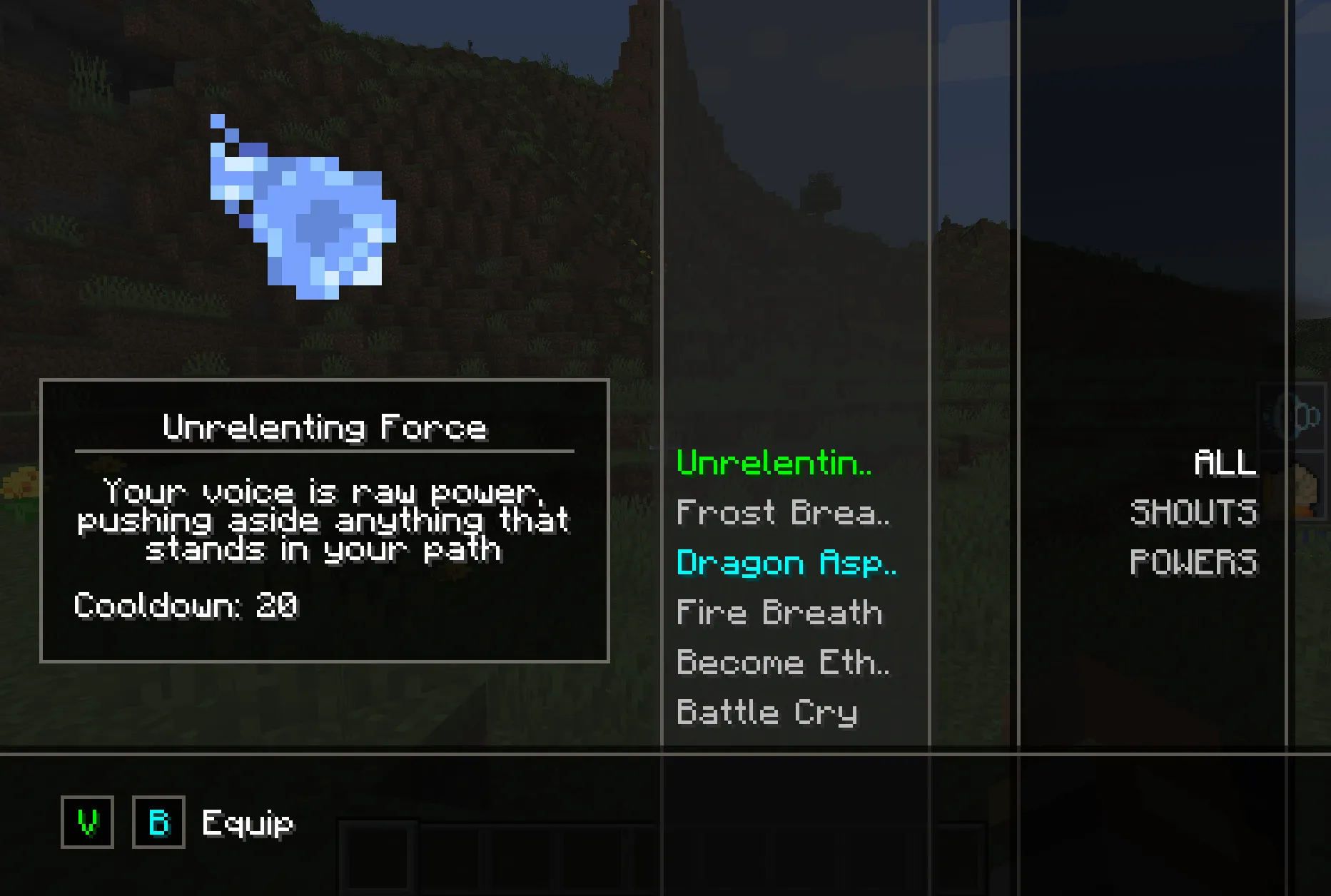Select the Fire Breath shout entry
The height and width of the screenshot is (896, 1331).
(x=779, y=612)
